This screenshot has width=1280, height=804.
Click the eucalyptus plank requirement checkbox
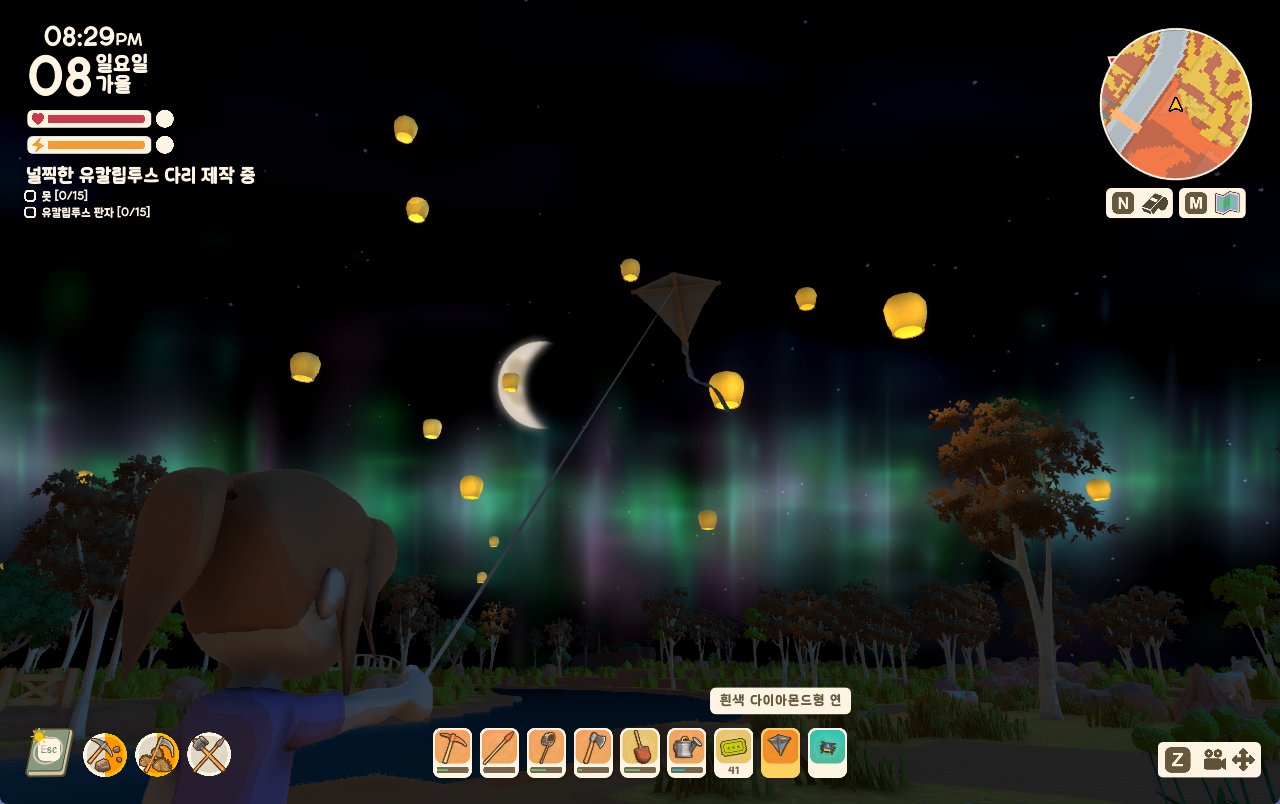(30, 212)
